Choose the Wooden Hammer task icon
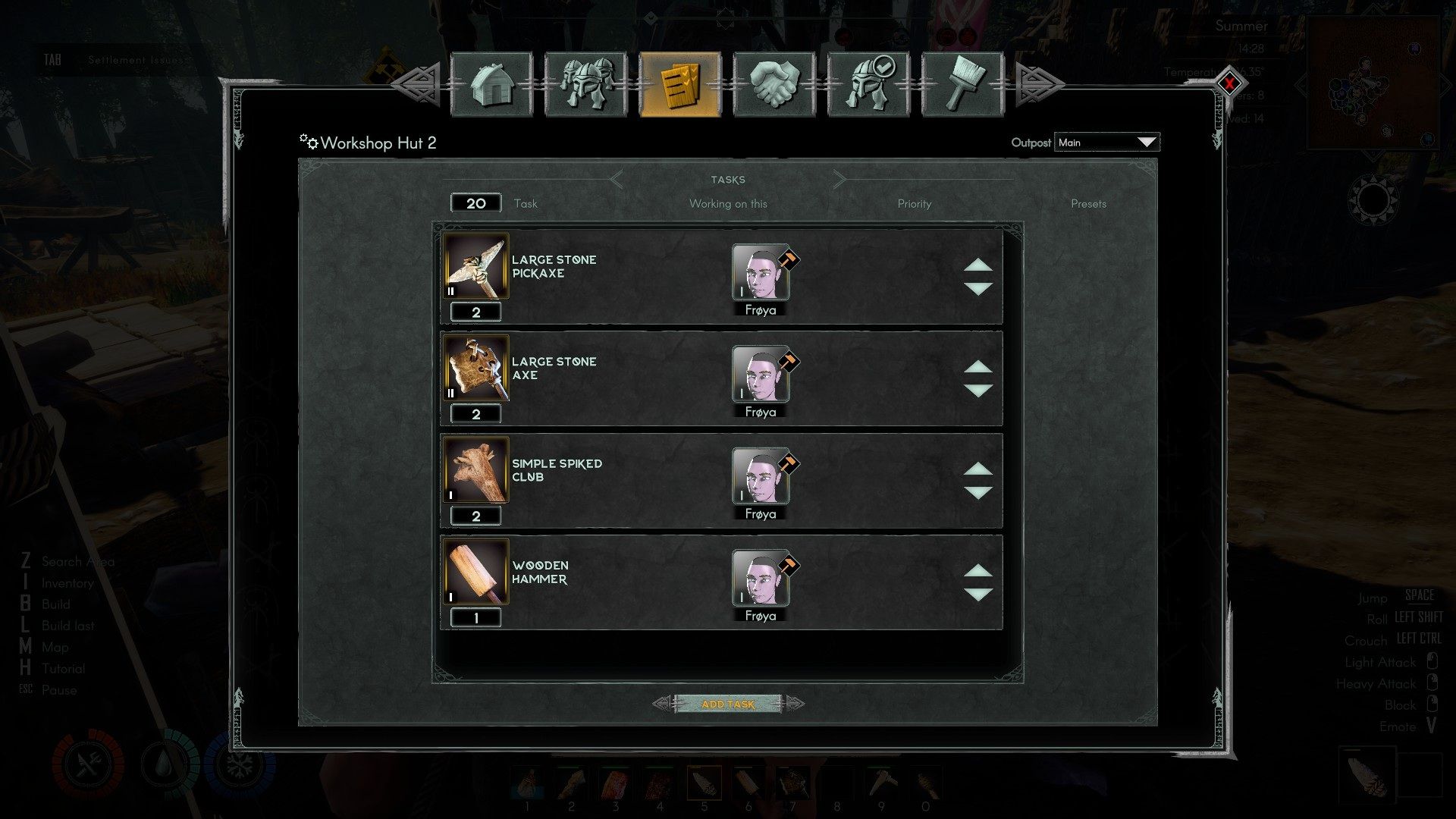 click(x=476, y=573)
